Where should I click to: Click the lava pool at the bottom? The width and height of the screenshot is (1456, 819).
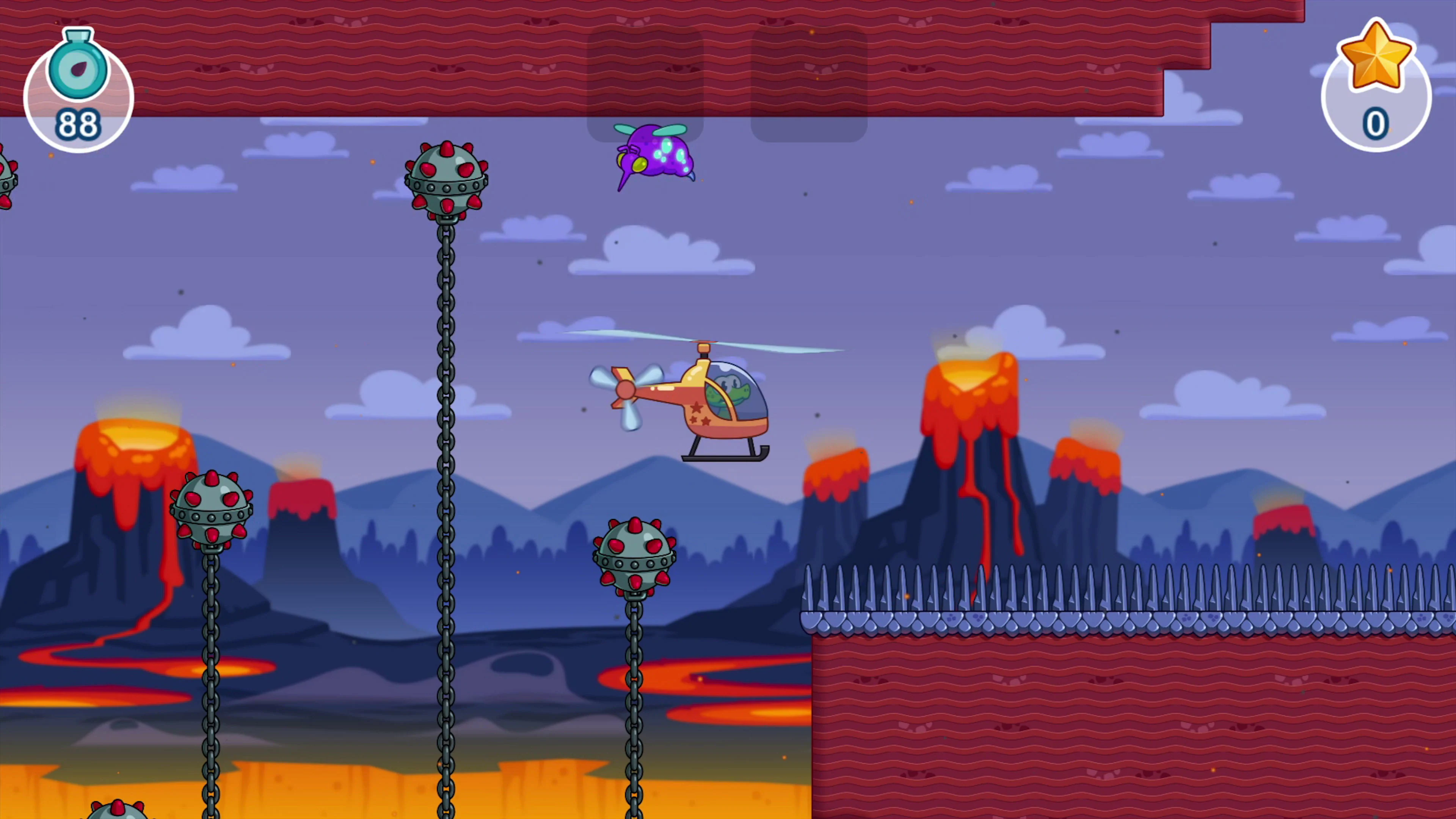[x=339, y=791]
